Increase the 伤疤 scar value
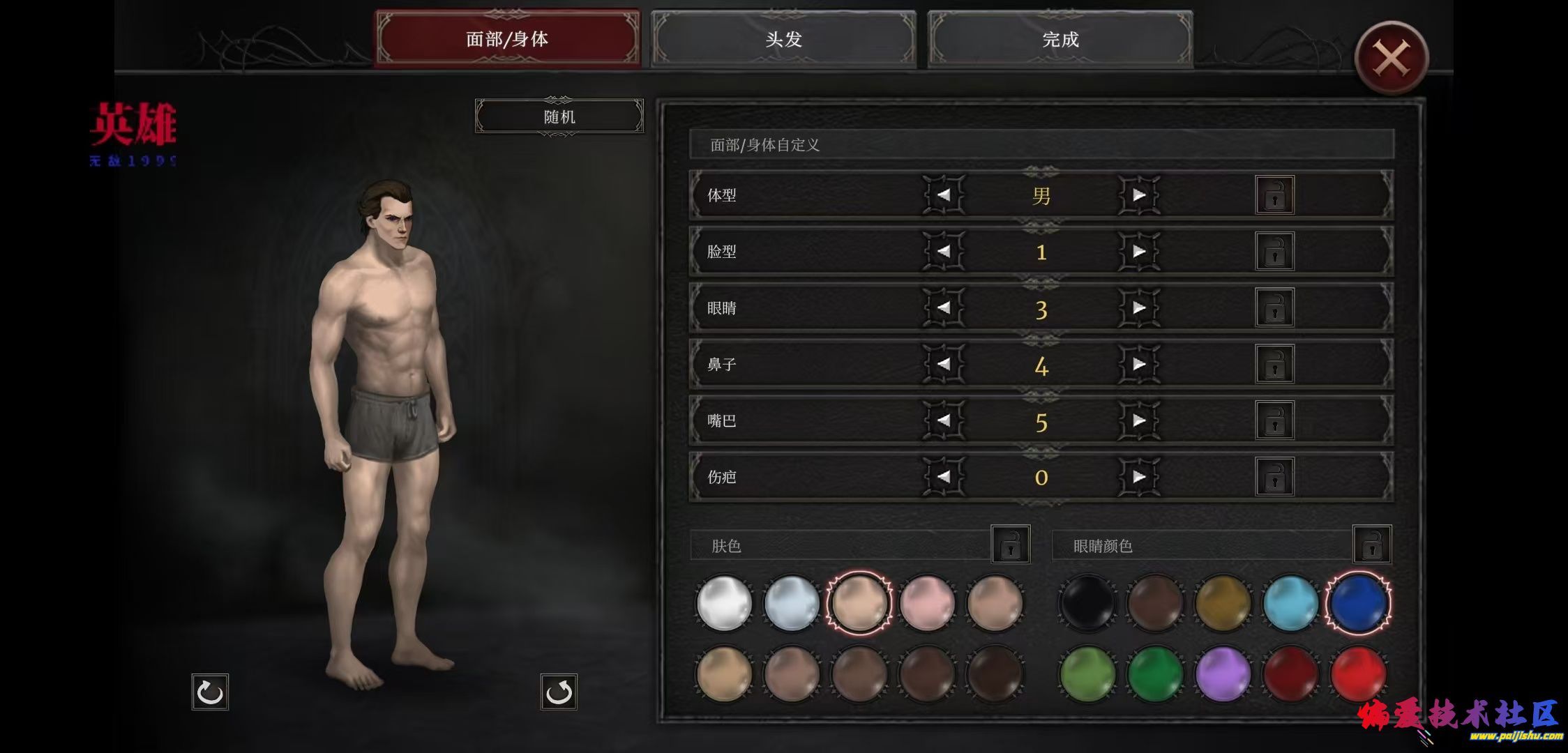This screenshot has height=753, width=1568. point(1139,477)
